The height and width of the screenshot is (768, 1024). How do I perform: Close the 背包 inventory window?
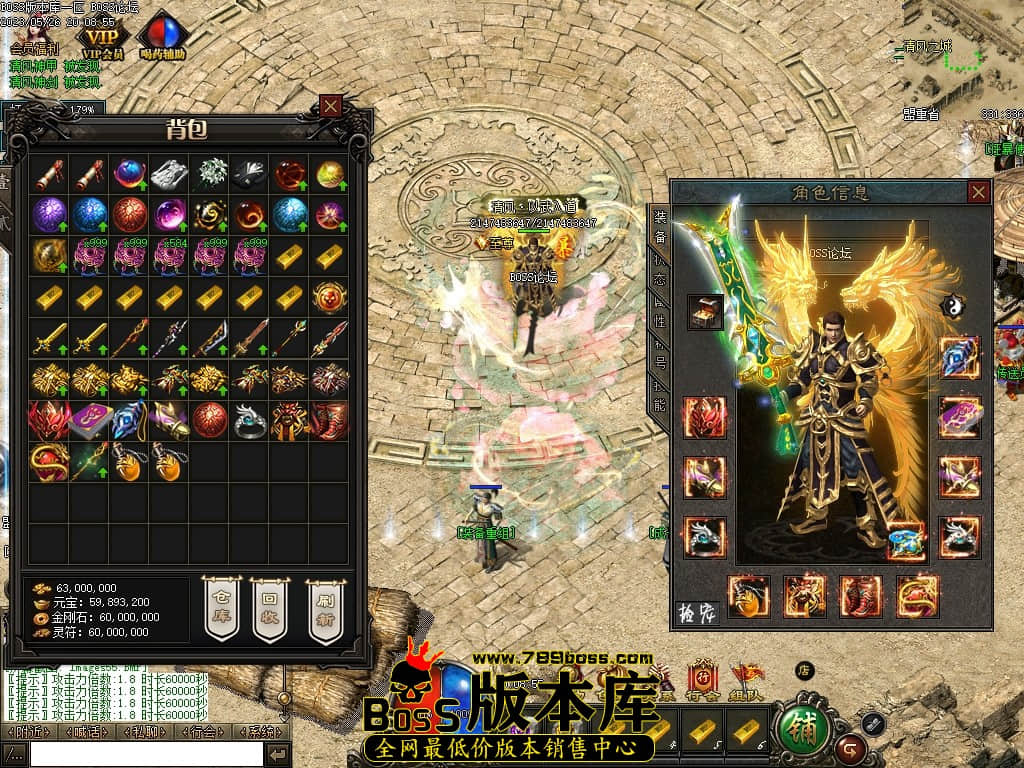331,105
